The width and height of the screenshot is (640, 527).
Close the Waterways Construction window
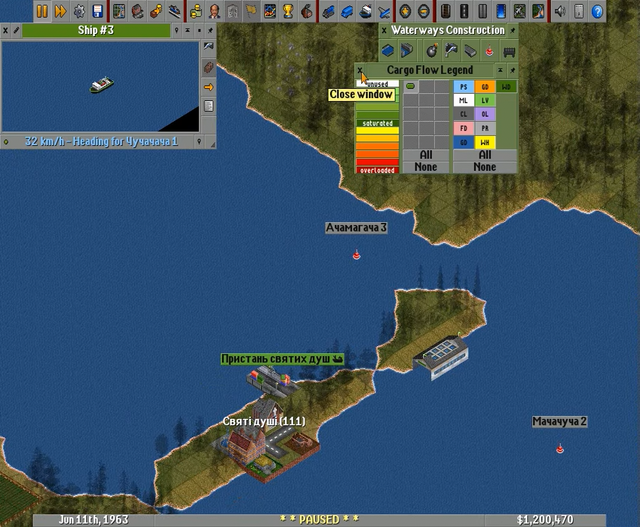tap(384, 31)
